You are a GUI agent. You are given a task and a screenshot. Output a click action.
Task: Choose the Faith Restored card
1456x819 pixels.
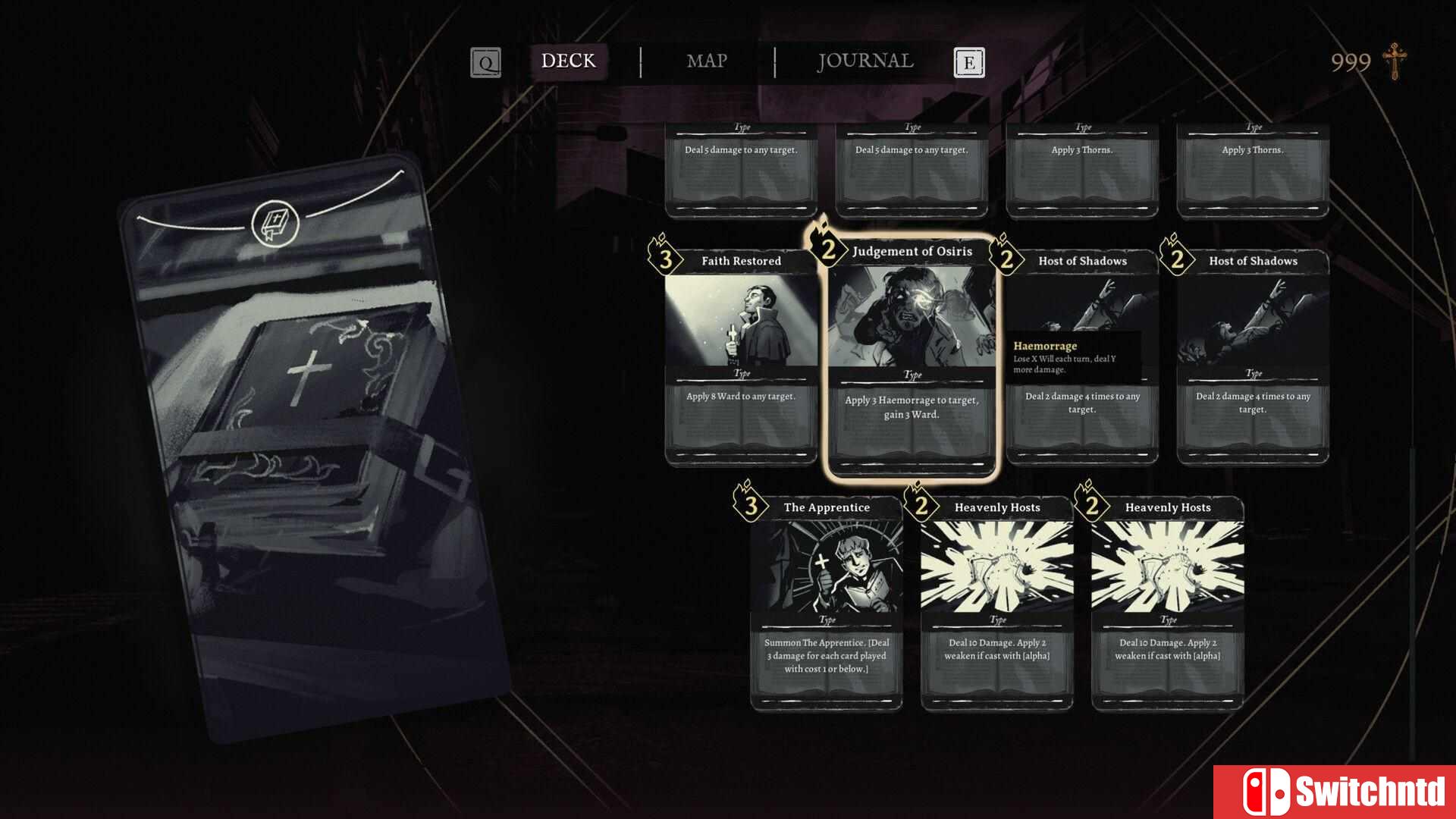tap(741, 356)
